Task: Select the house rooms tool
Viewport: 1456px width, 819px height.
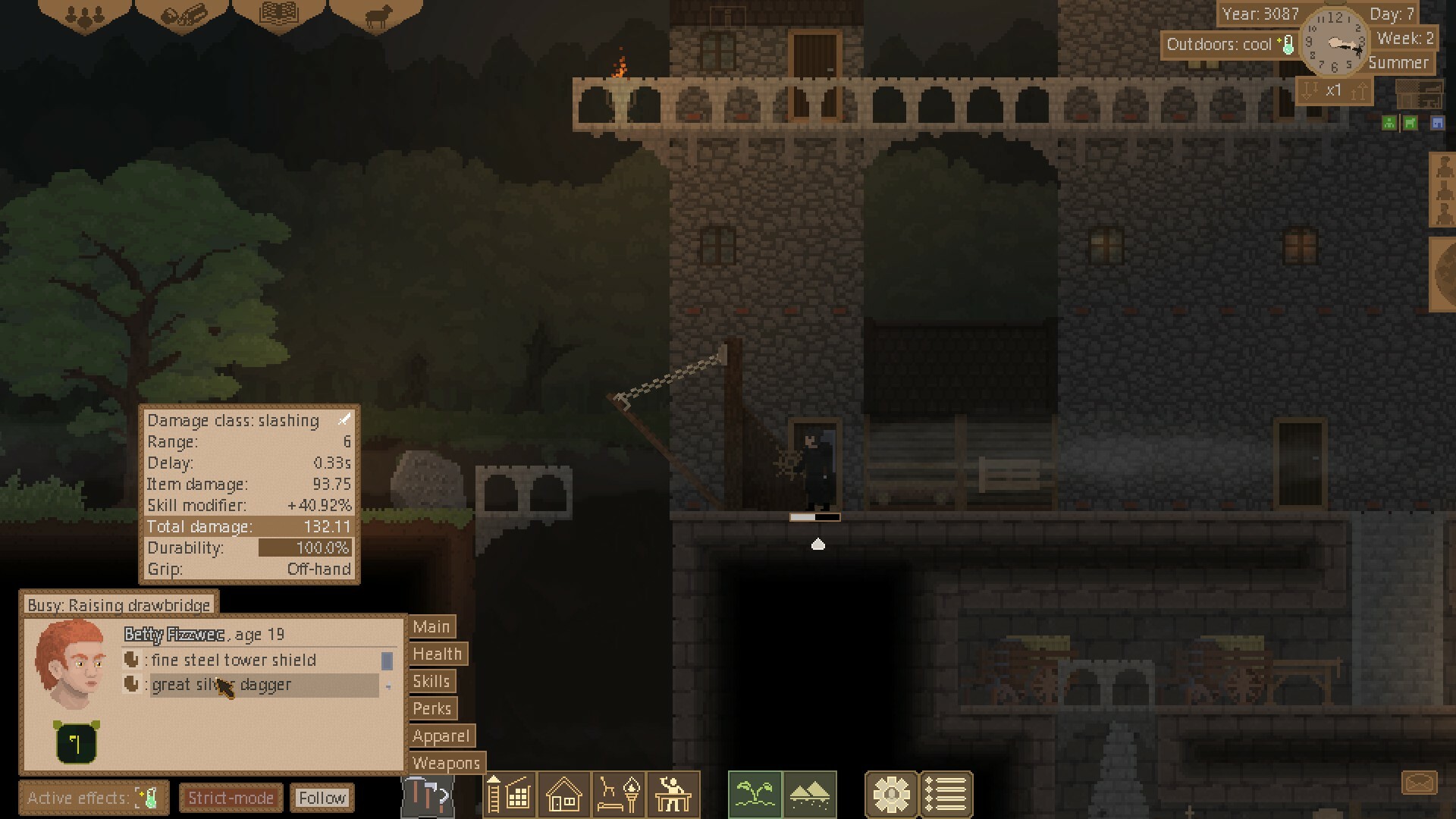Action: point(563,794)
